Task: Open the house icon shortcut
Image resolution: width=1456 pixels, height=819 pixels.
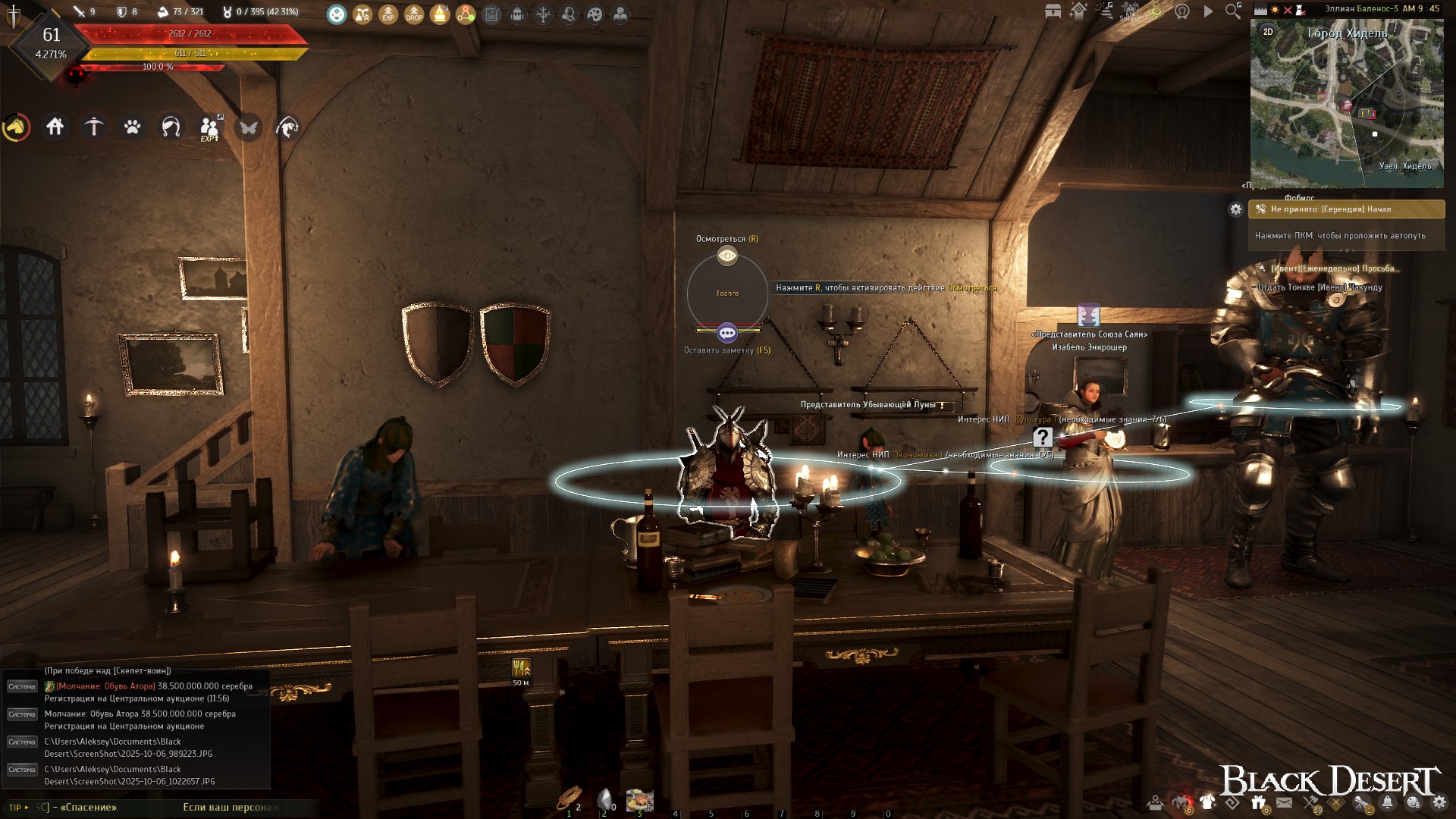Action: (x=55, y=127)
